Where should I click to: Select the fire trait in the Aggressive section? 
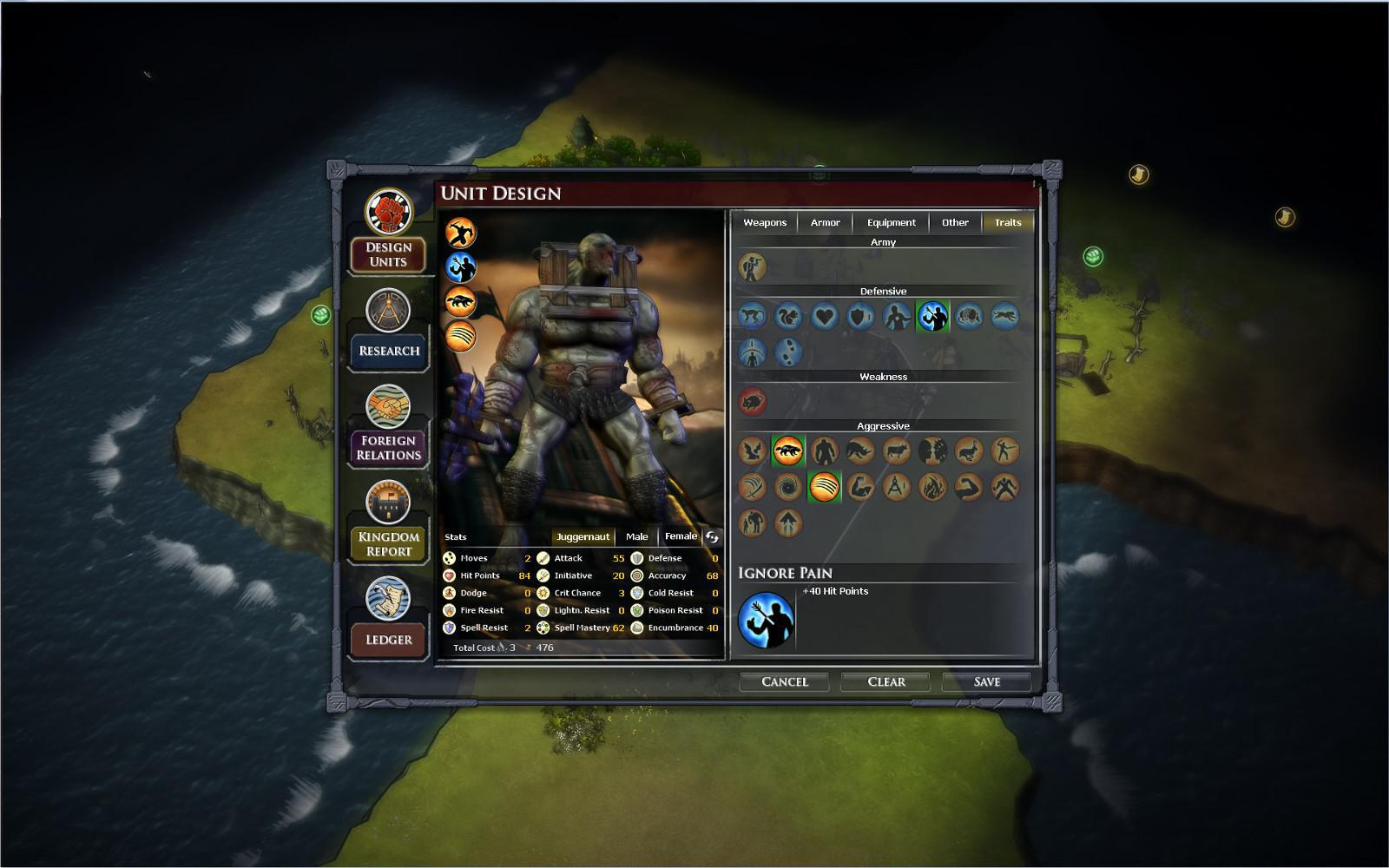933,487
